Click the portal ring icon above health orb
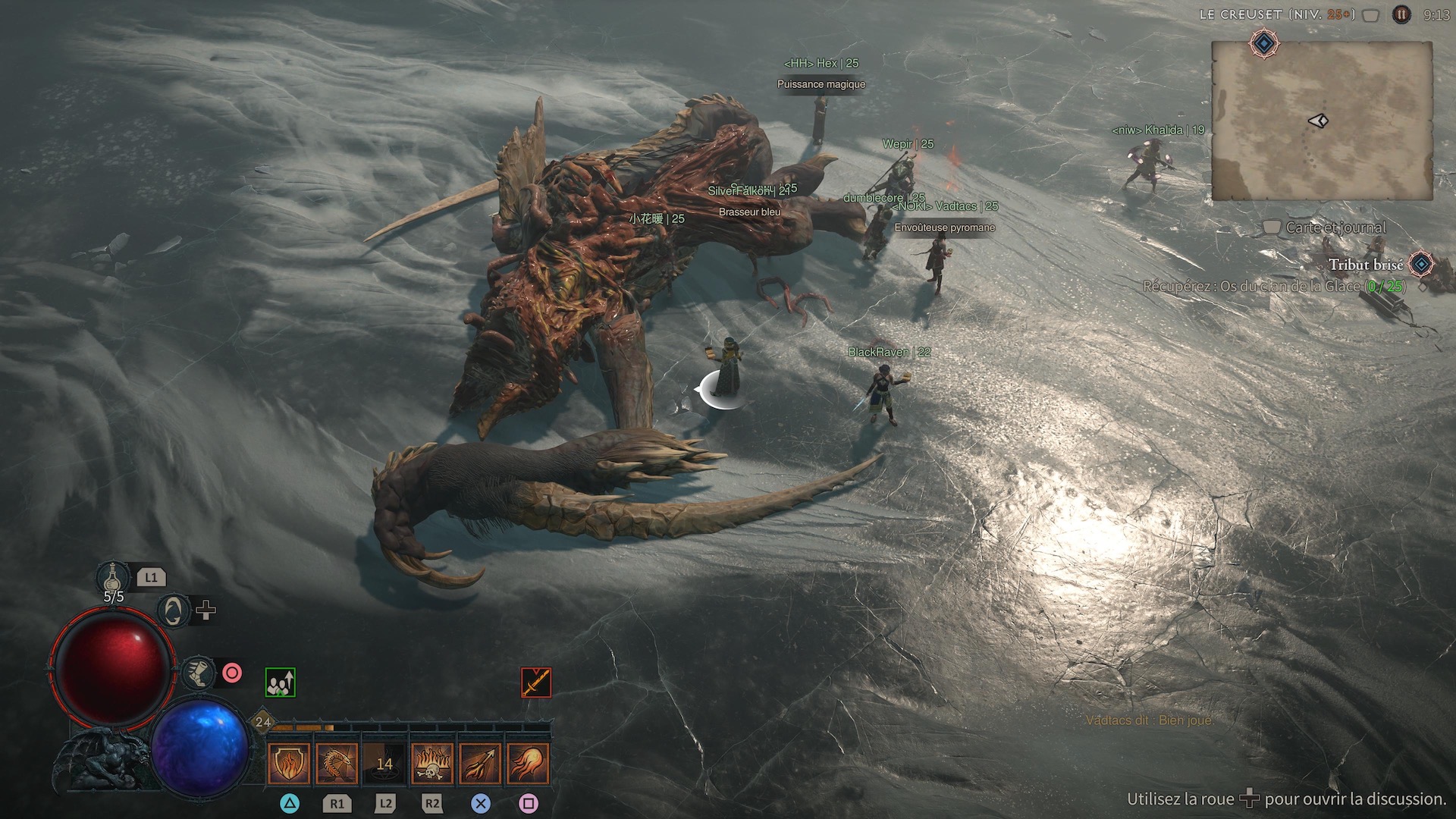The image size is (1456, 819). tap(174, 610)
